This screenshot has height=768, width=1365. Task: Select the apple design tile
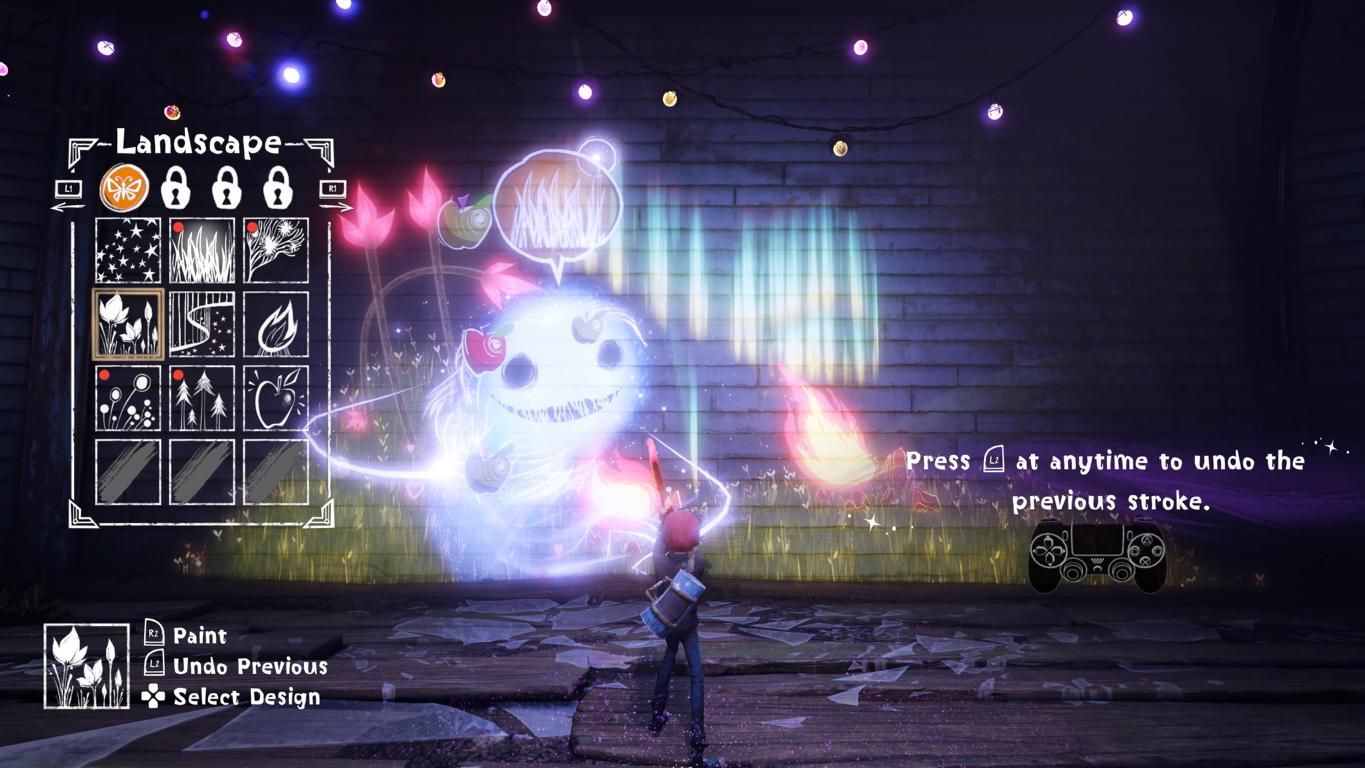(x=276, y=398)
